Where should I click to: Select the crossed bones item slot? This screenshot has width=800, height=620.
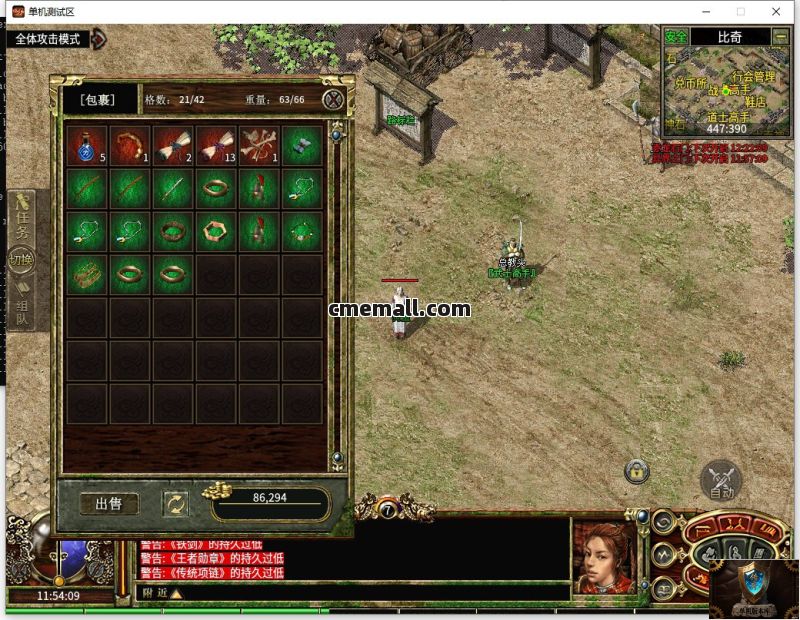coord(259,145)
